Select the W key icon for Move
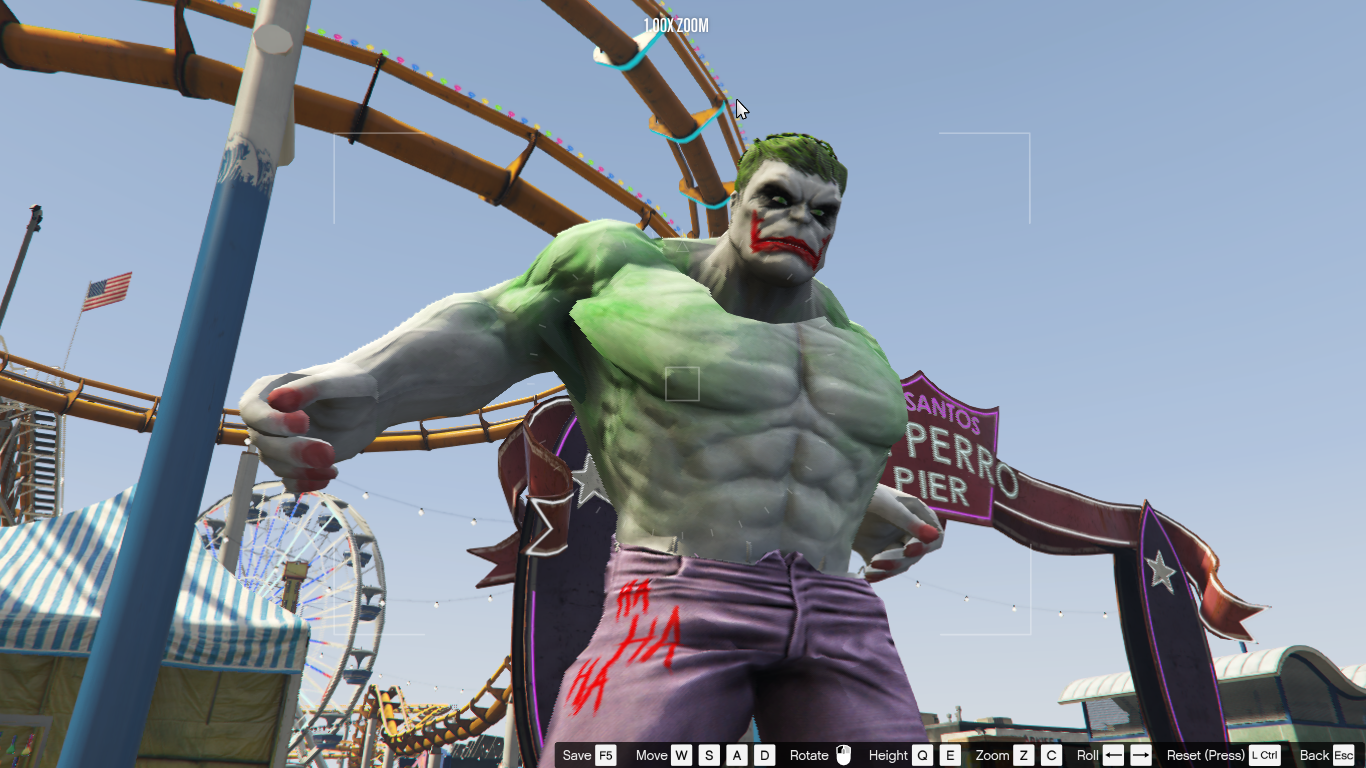Screen dimensions: 1366x768 681,755
